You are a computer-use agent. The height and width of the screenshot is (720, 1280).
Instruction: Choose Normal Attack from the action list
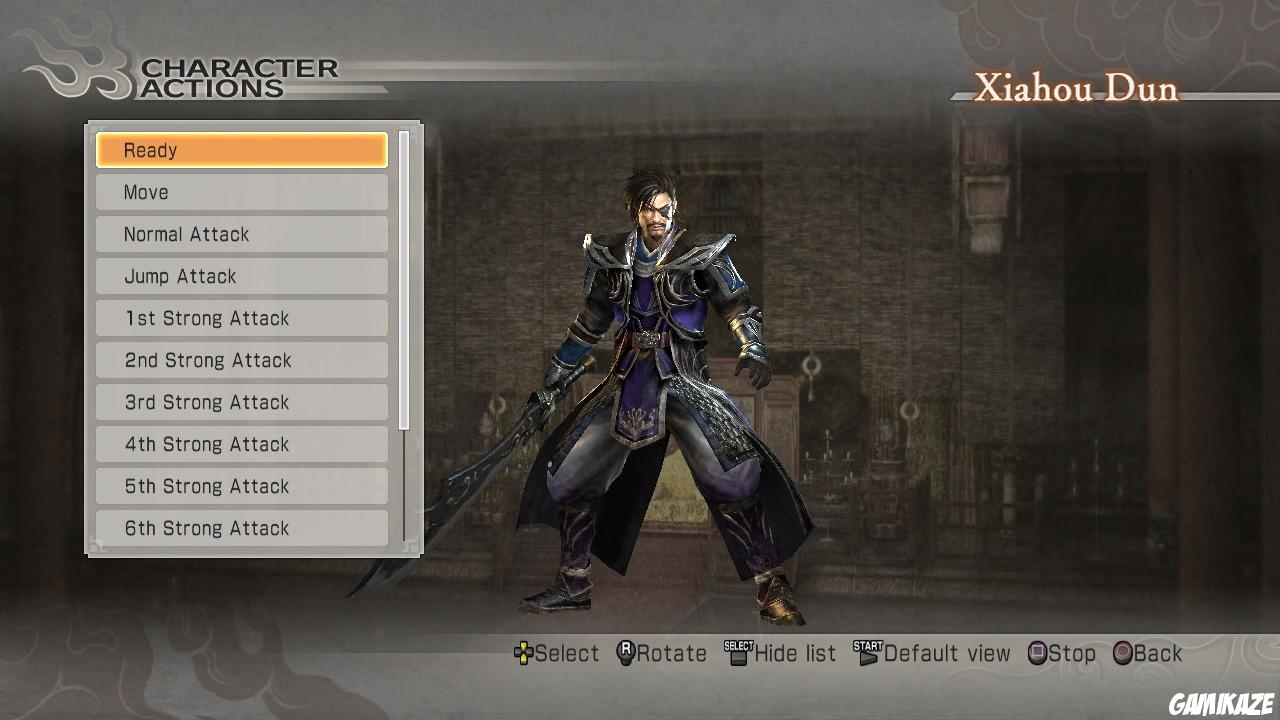pos(241,233)
